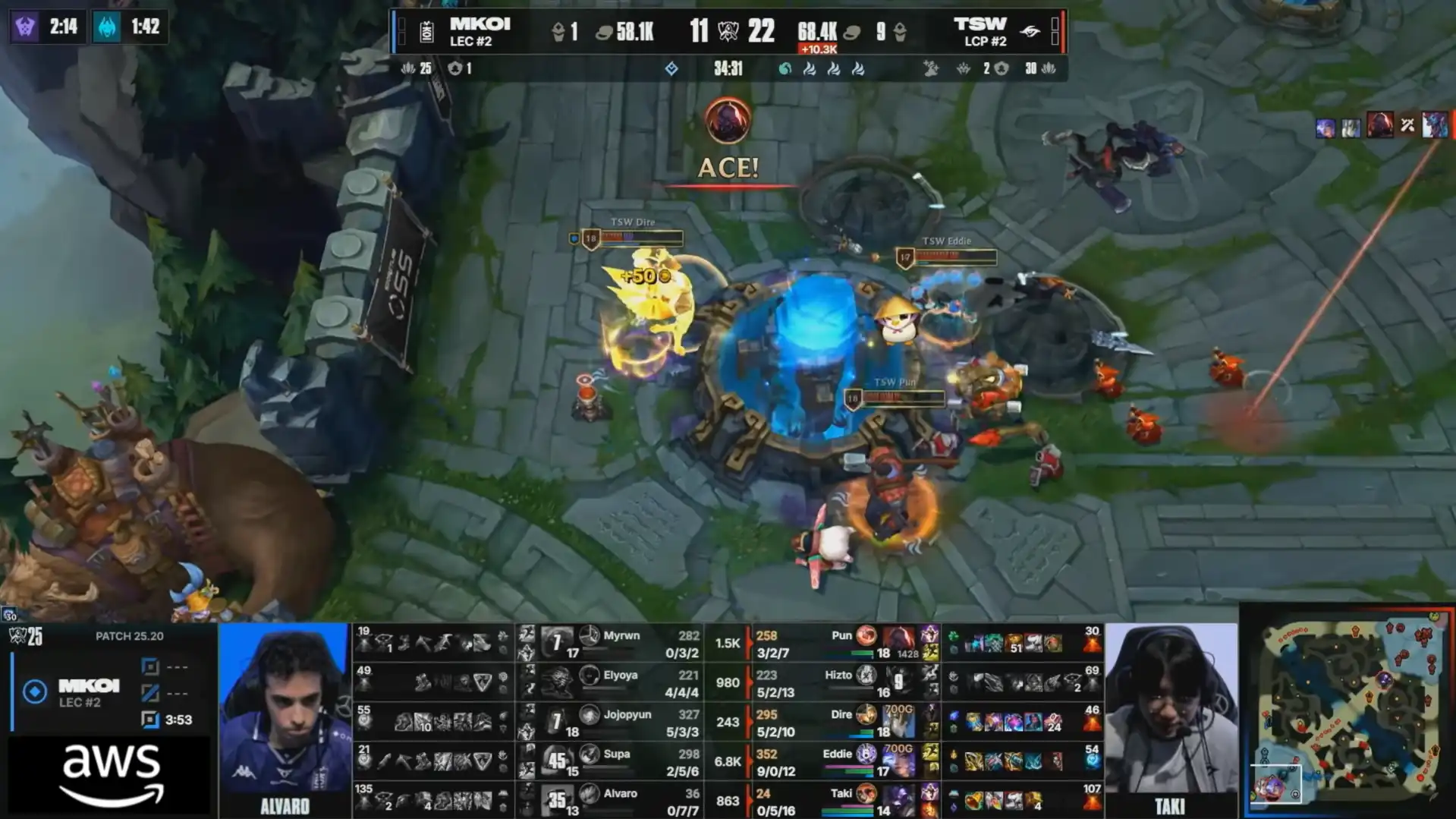Choose Taki's champion portrait
This screenshot has width=1456, height=819.
click(866, 794)
